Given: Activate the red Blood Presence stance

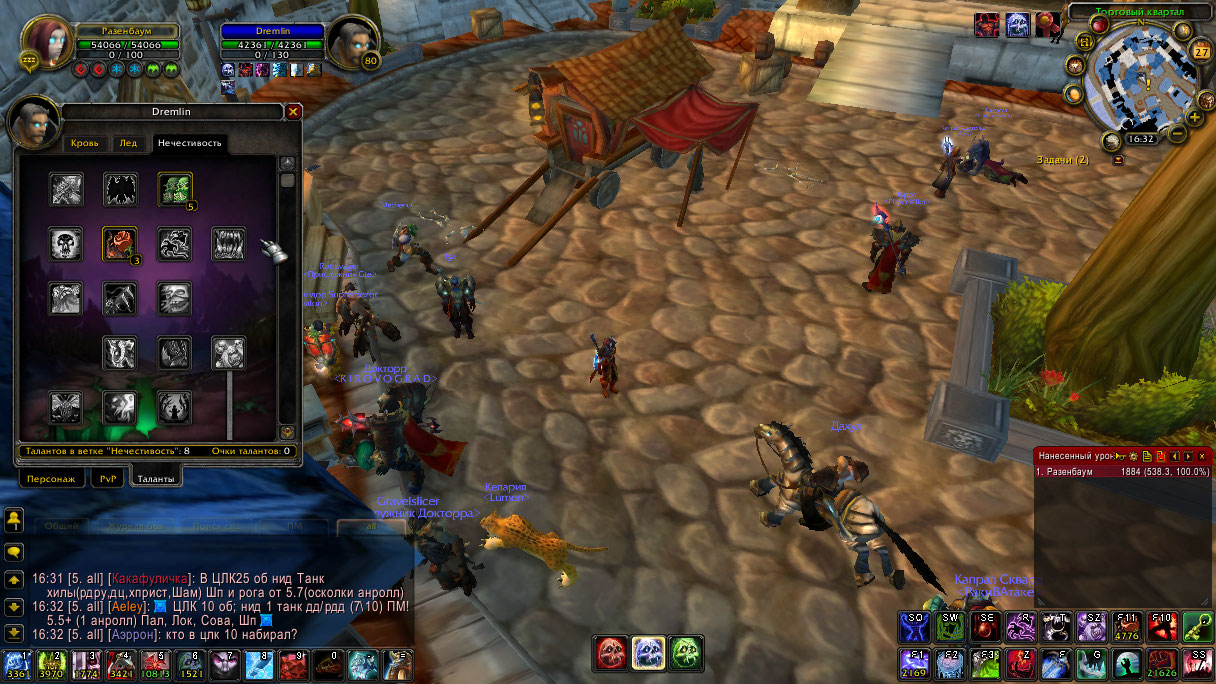Looking at the screenshot, I should click(x=612, y=653).
